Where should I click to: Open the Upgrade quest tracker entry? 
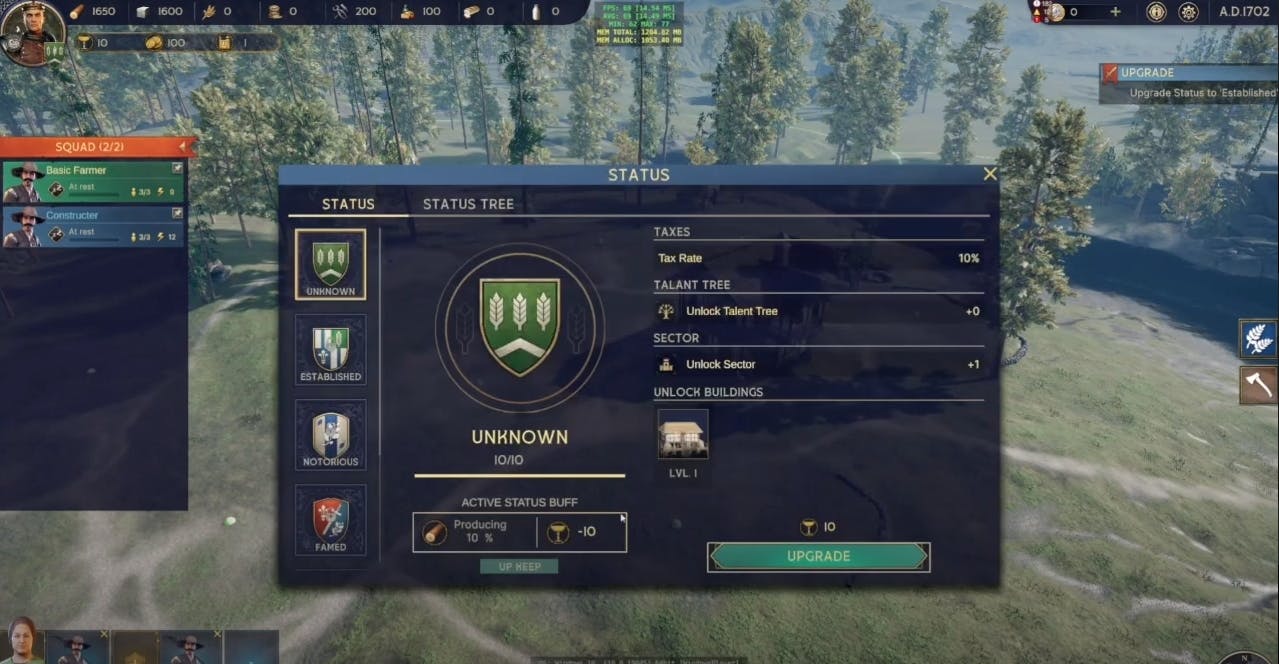click(x=1189, y=82)
